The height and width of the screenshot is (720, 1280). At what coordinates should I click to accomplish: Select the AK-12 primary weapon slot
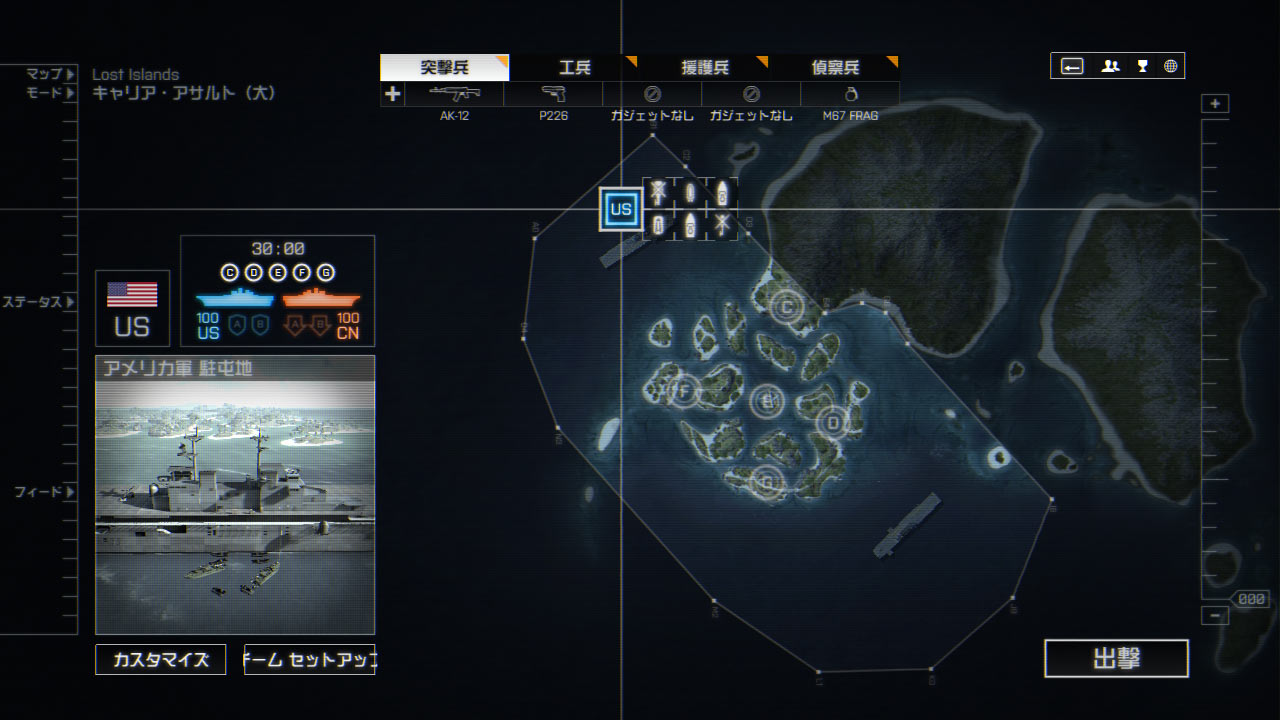pos(454,95)
